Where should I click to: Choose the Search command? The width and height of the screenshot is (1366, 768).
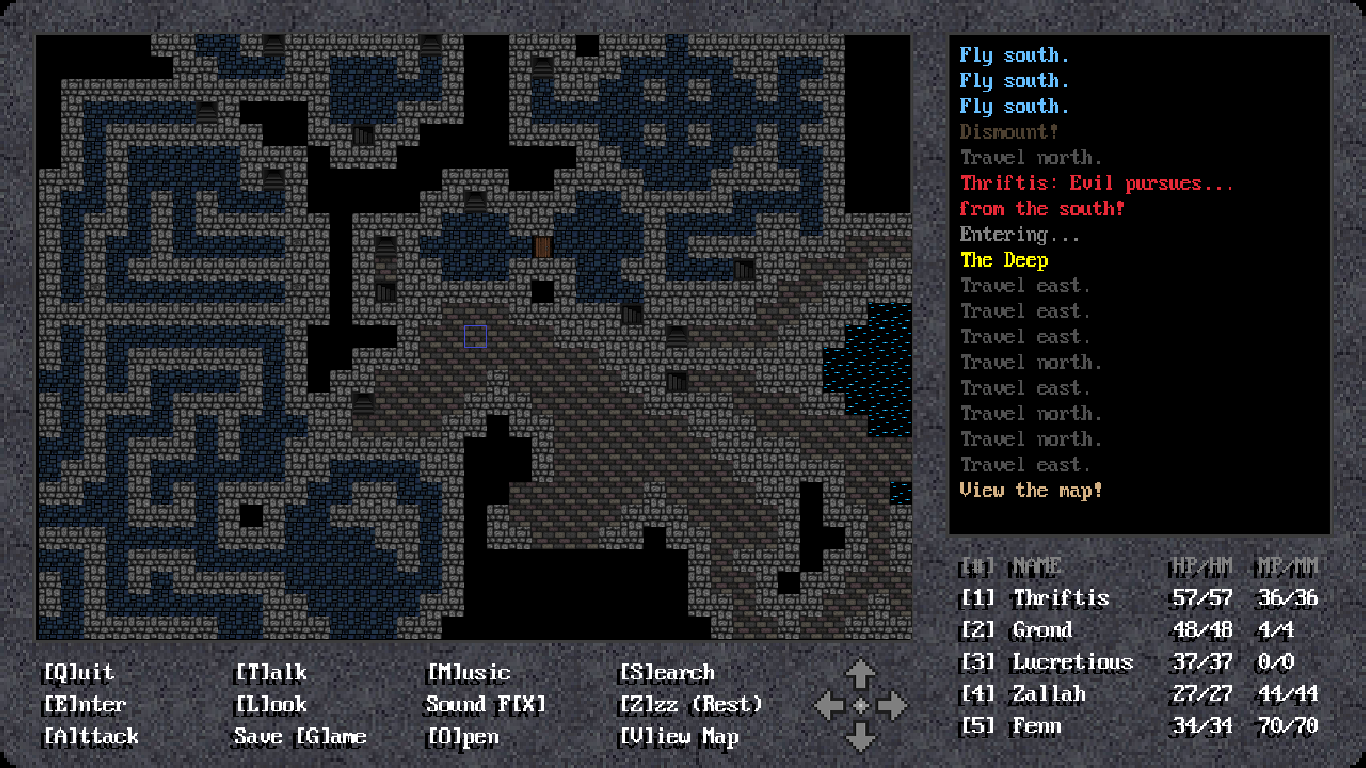[666, 672]
